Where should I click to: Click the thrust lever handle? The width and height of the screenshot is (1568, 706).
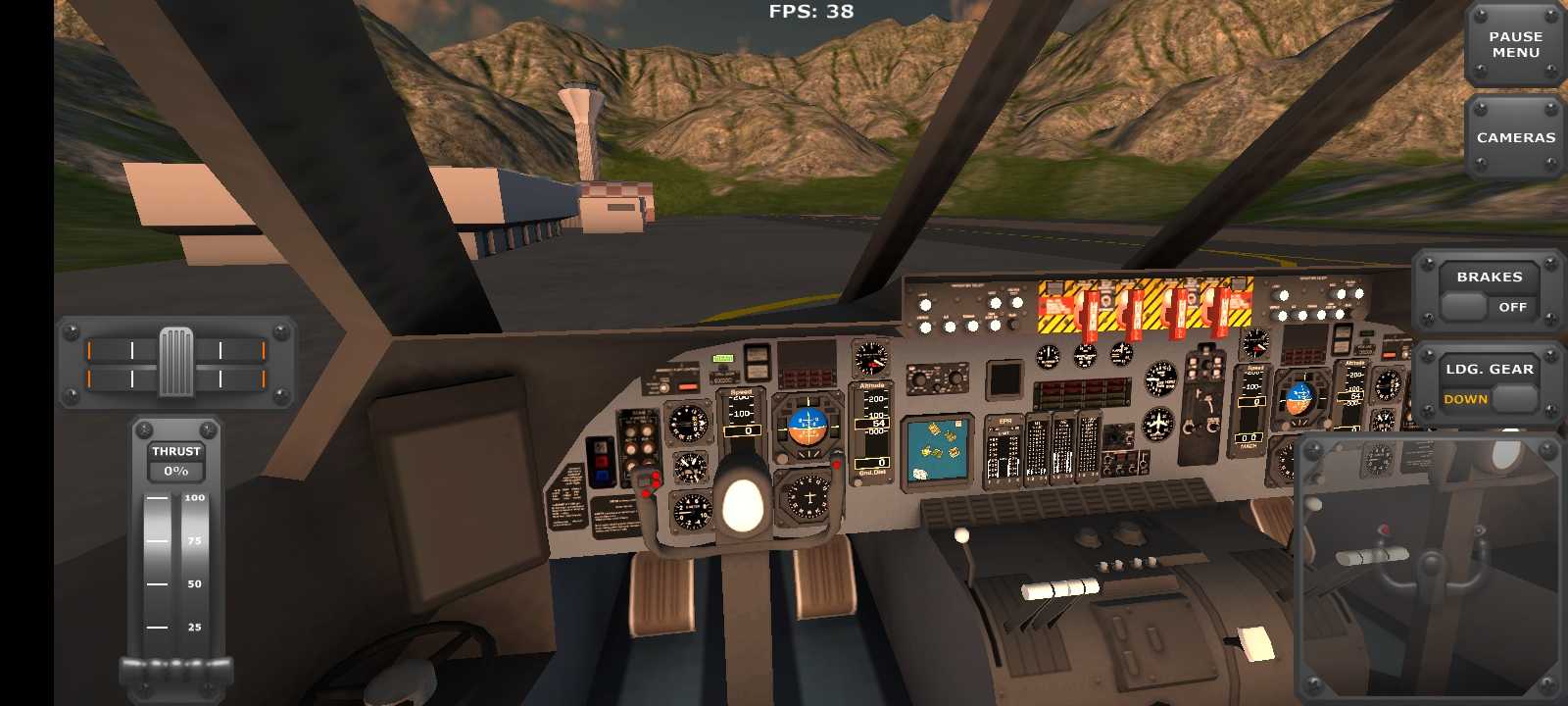[176, 670]
